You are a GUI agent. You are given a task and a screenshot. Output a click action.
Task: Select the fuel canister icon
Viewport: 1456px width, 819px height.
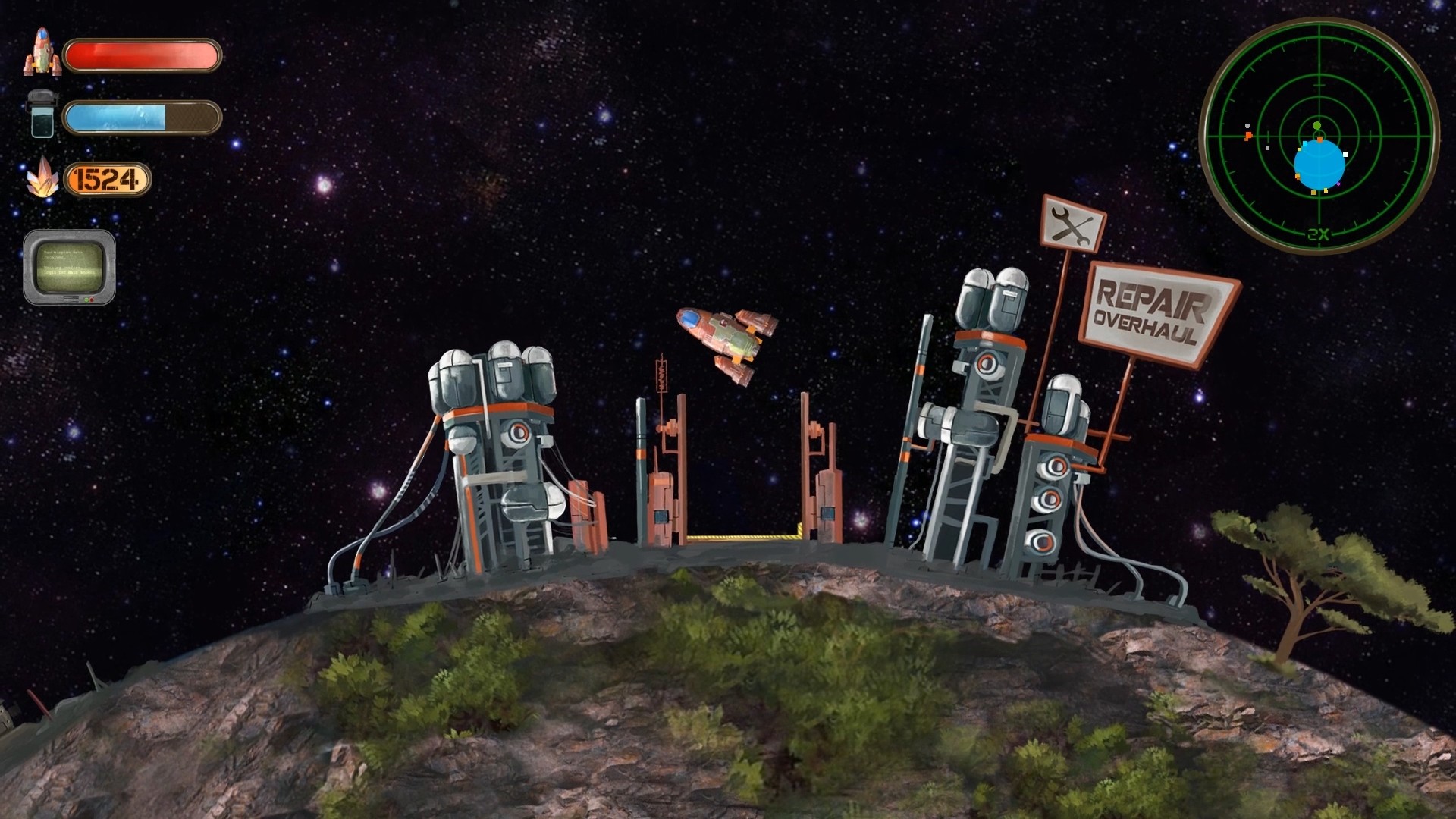click(42, 115)
